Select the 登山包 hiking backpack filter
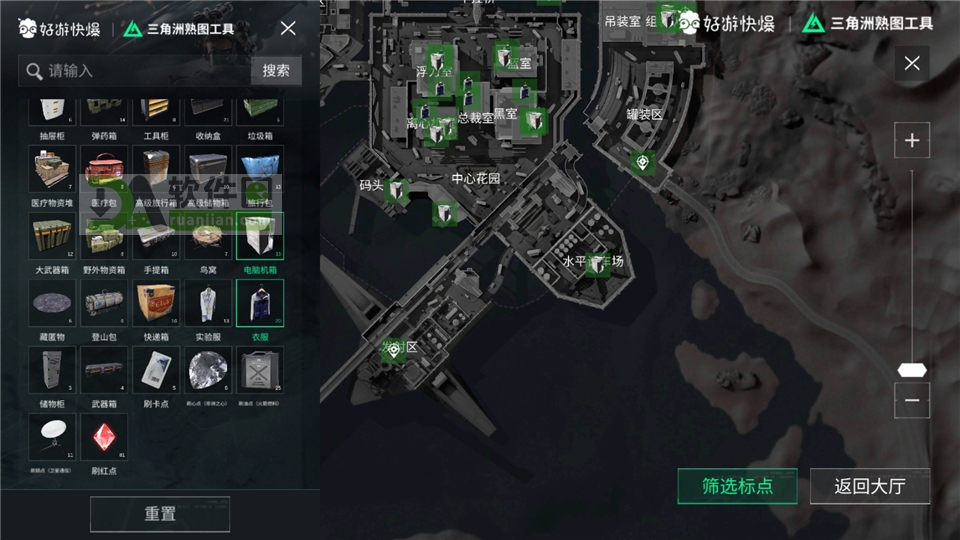Viewport: 960px width, 540px height. 104,304
